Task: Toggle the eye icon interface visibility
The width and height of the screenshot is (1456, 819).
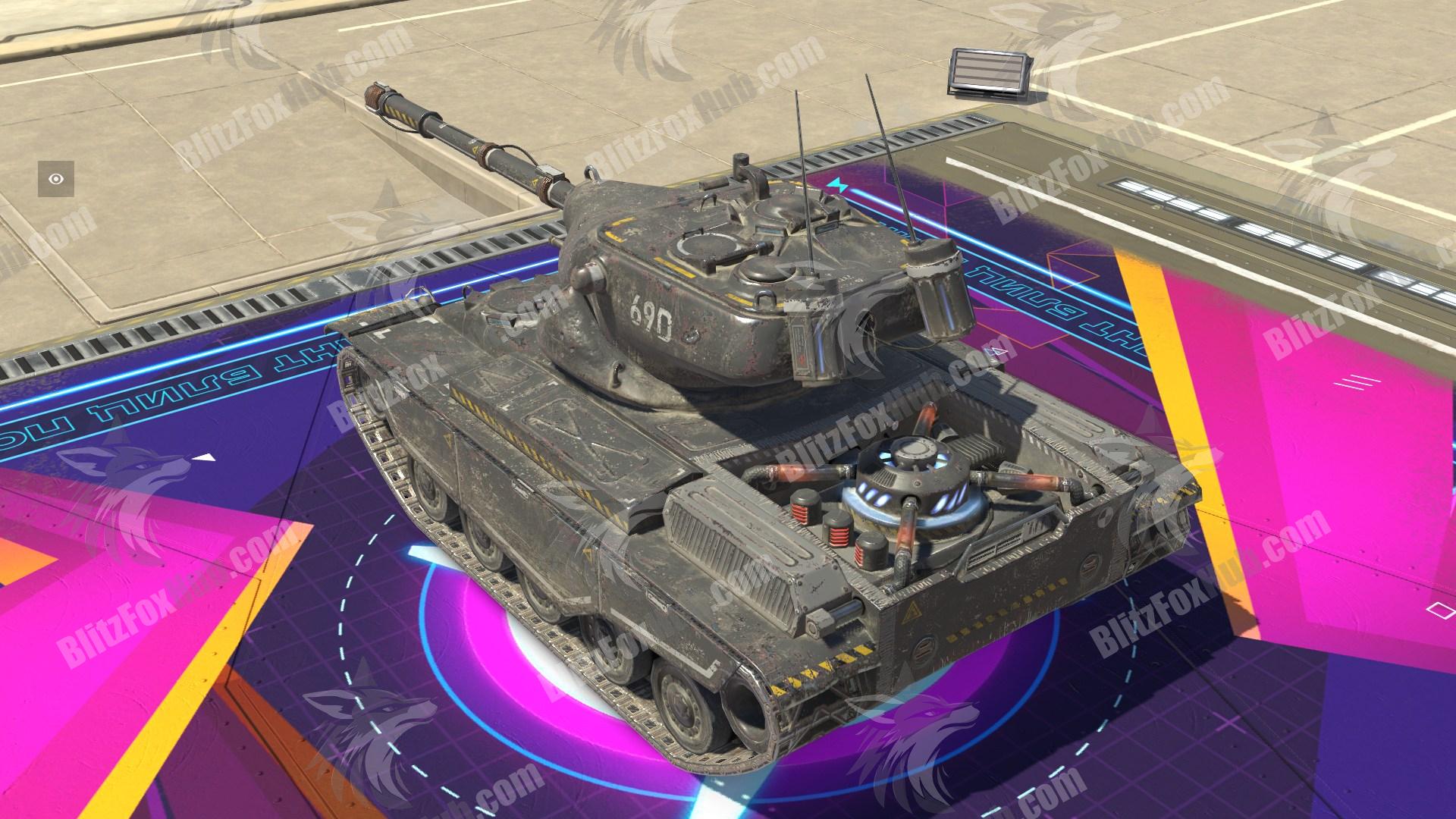Action: [56, 179]
